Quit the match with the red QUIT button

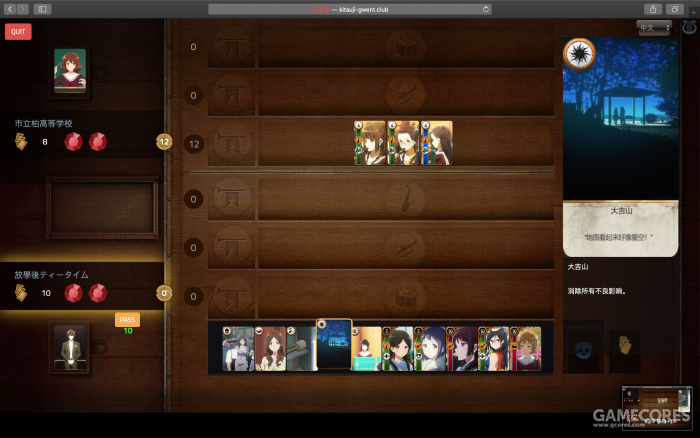coord(18,31)
